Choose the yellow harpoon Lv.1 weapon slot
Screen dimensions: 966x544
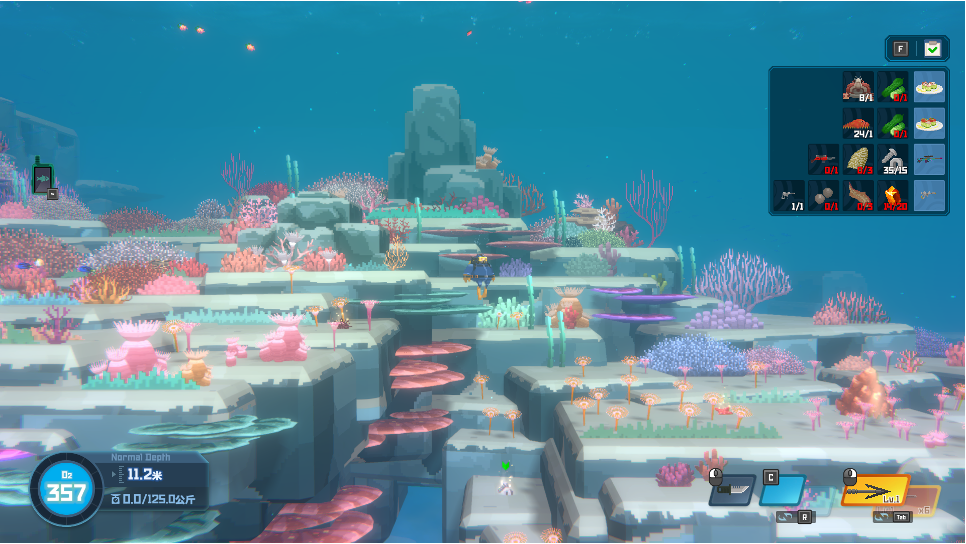876,491
